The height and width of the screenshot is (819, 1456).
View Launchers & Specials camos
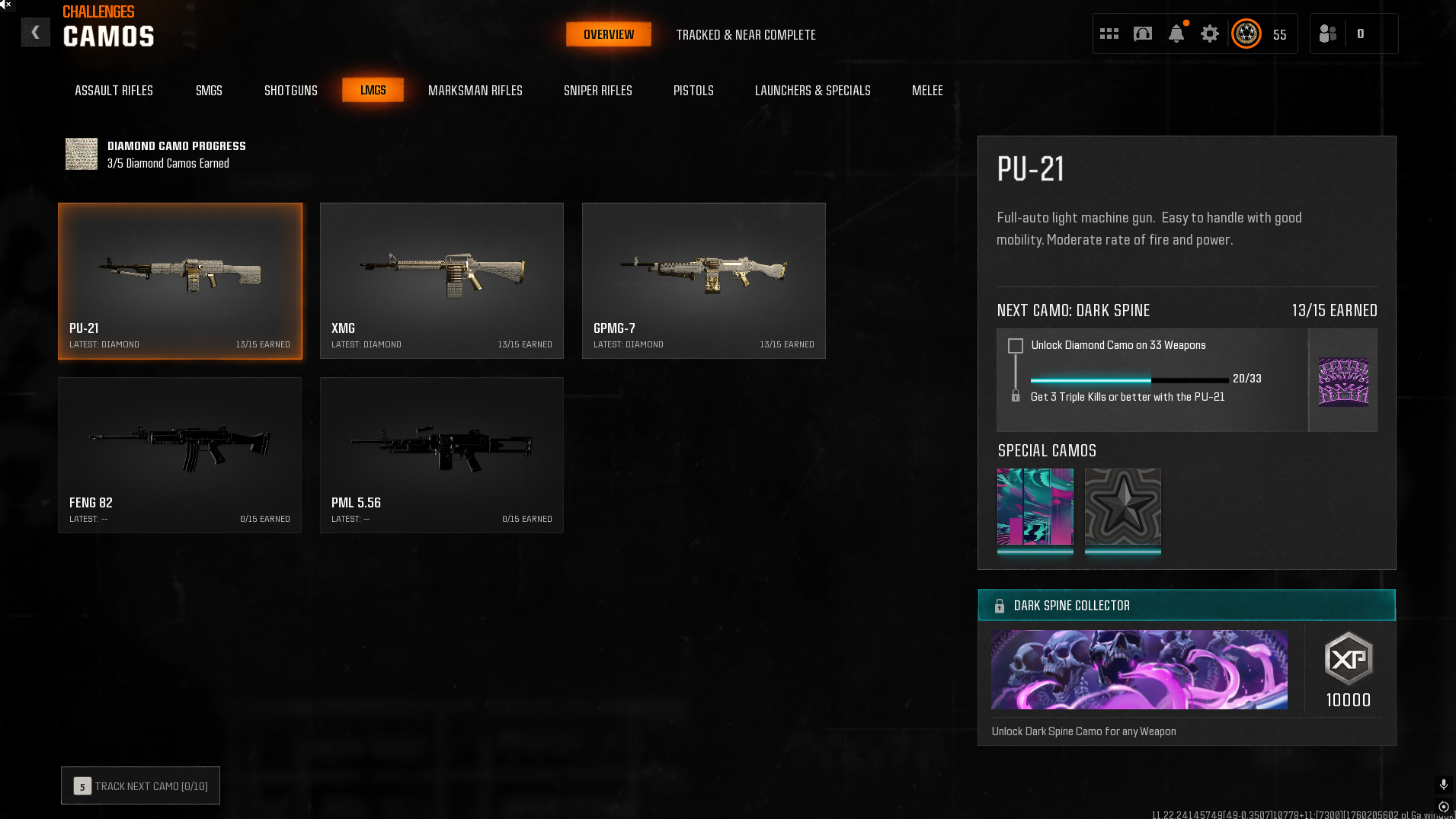click(x=812, y=91)
